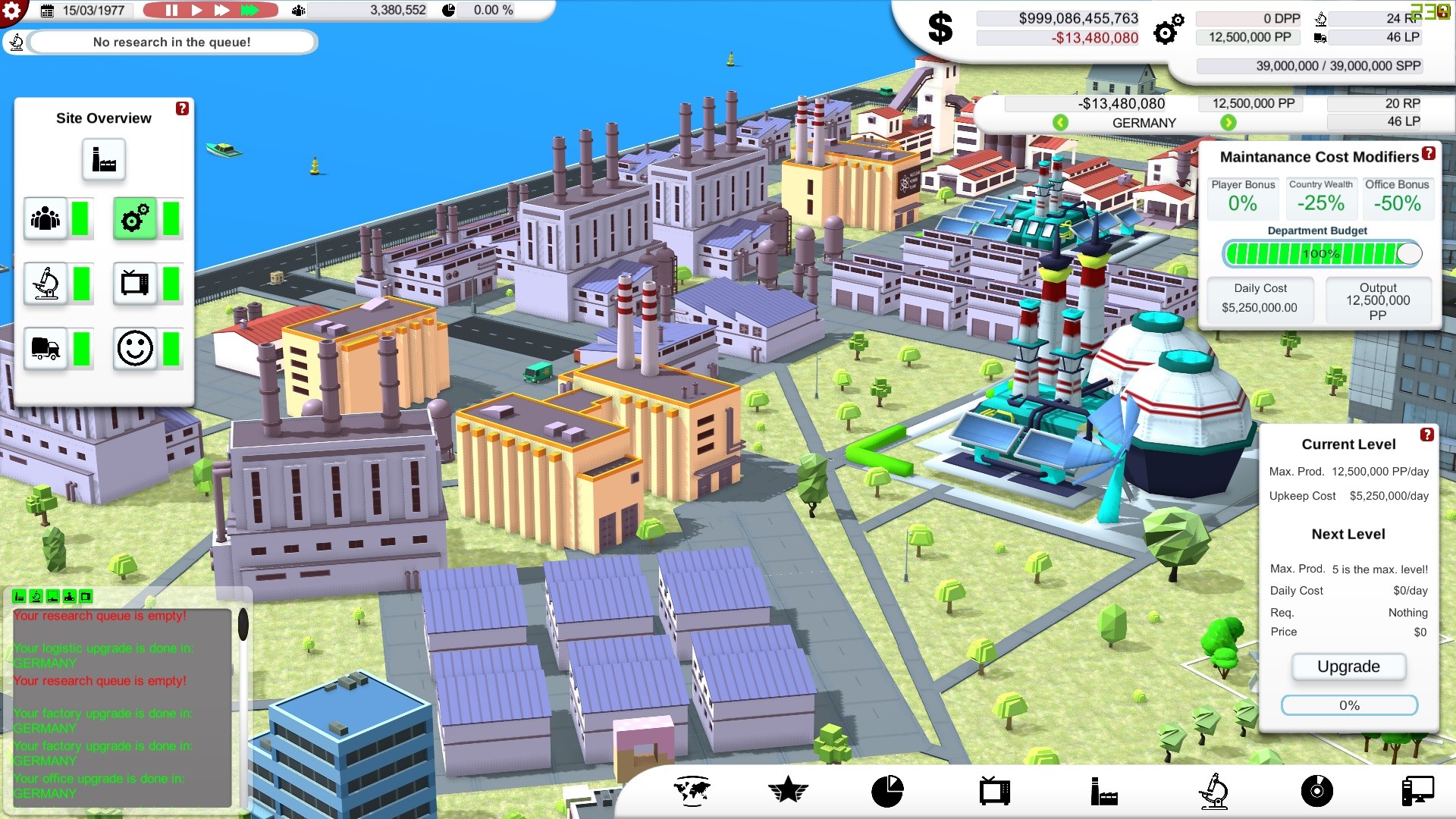Open the world map from the bottom toolbar
This screenshot has height=819, width=1456.
pos(692,791)
